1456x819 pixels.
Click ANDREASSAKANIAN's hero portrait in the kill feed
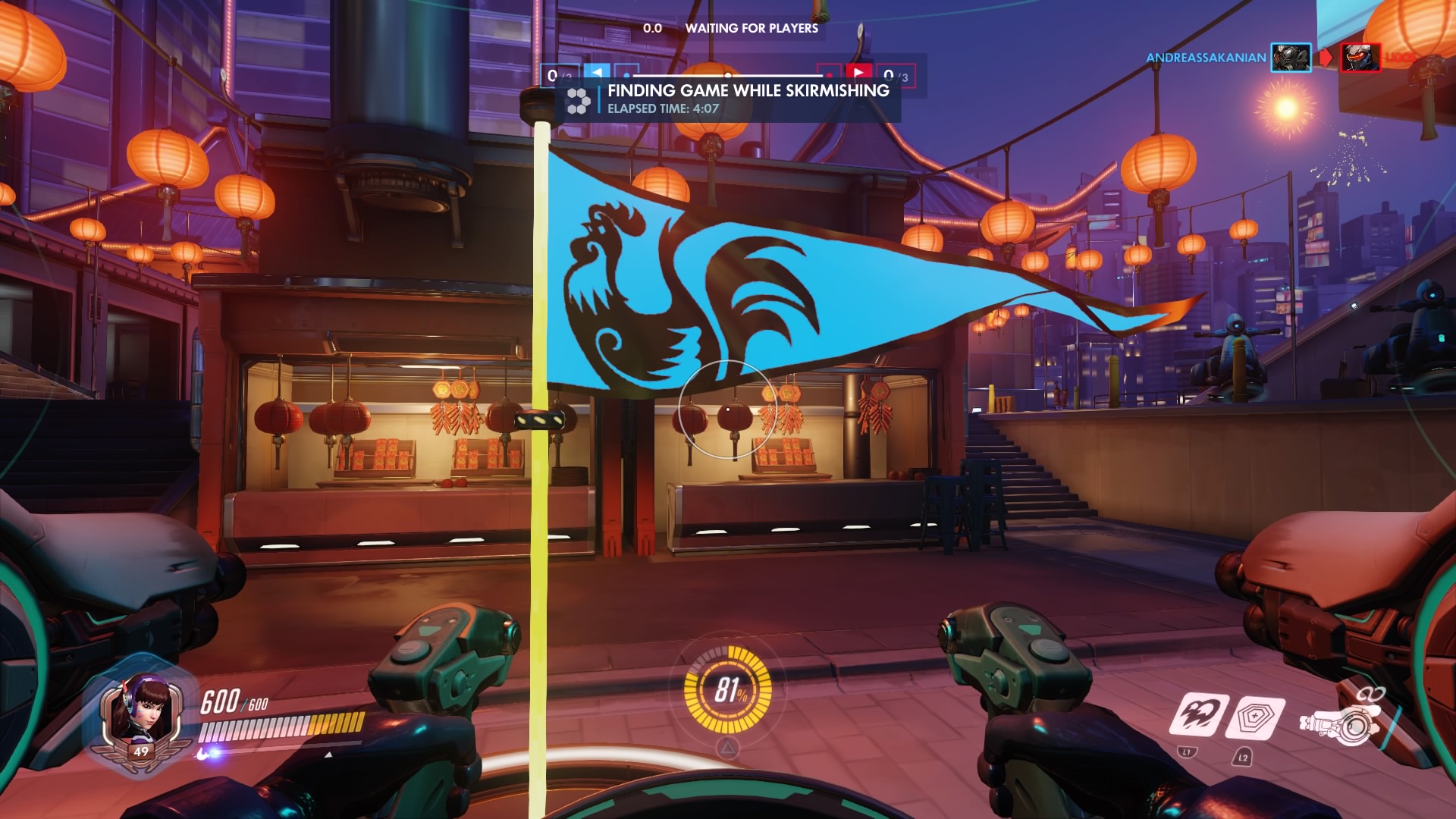[1291, 58]
